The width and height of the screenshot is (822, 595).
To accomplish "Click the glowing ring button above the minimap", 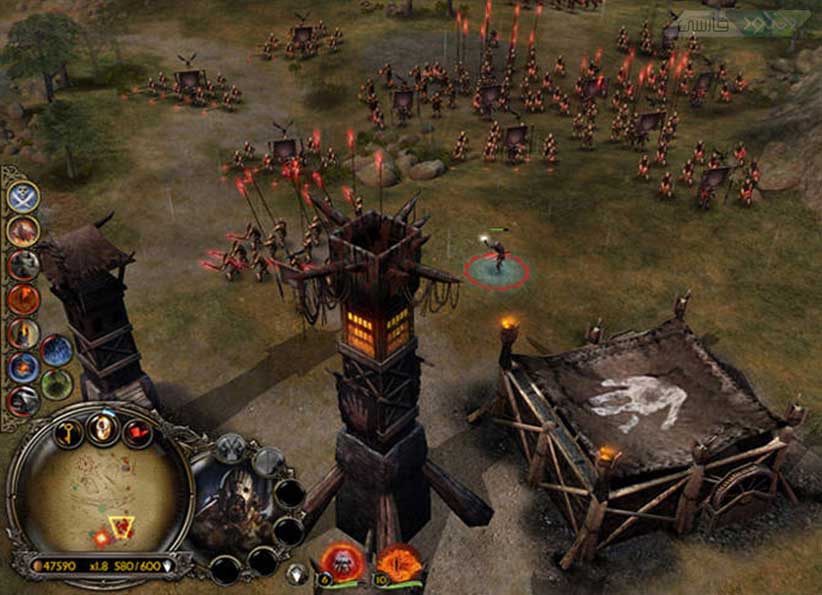I will pyautogui.click(x=101, y=428).
